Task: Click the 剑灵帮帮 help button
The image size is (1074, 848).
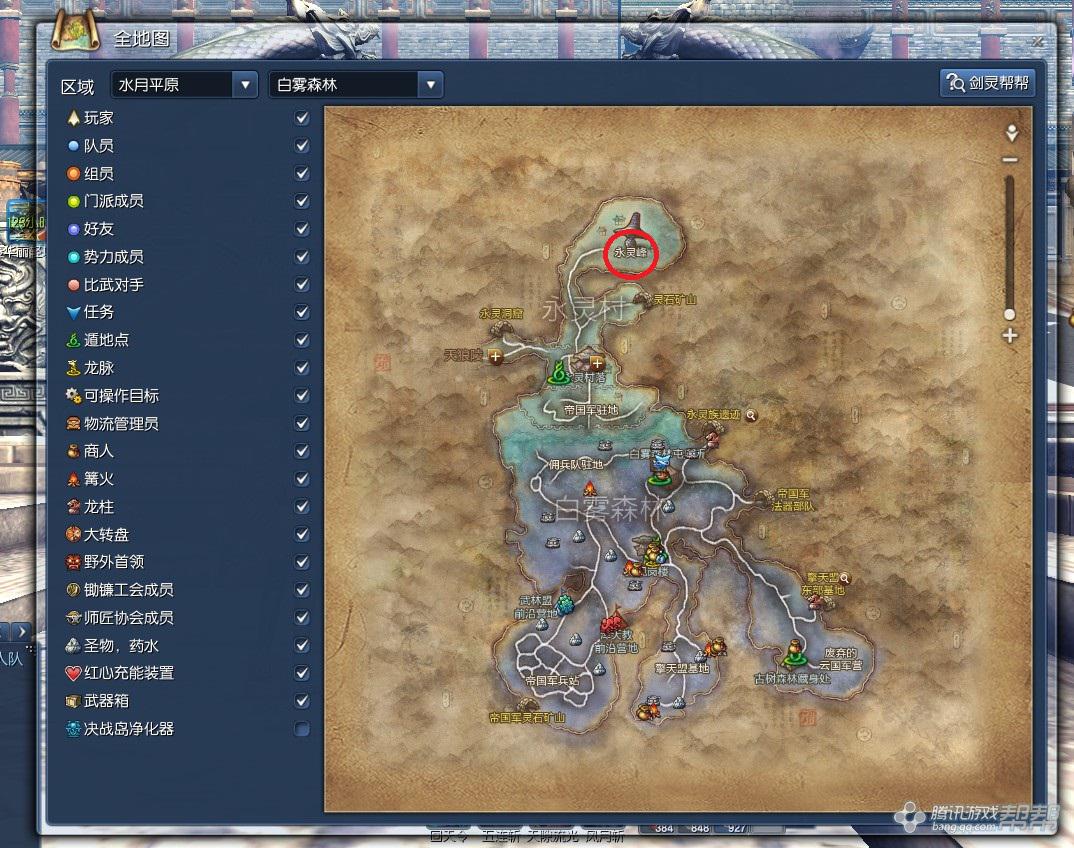Action: (x=987, y=83)
